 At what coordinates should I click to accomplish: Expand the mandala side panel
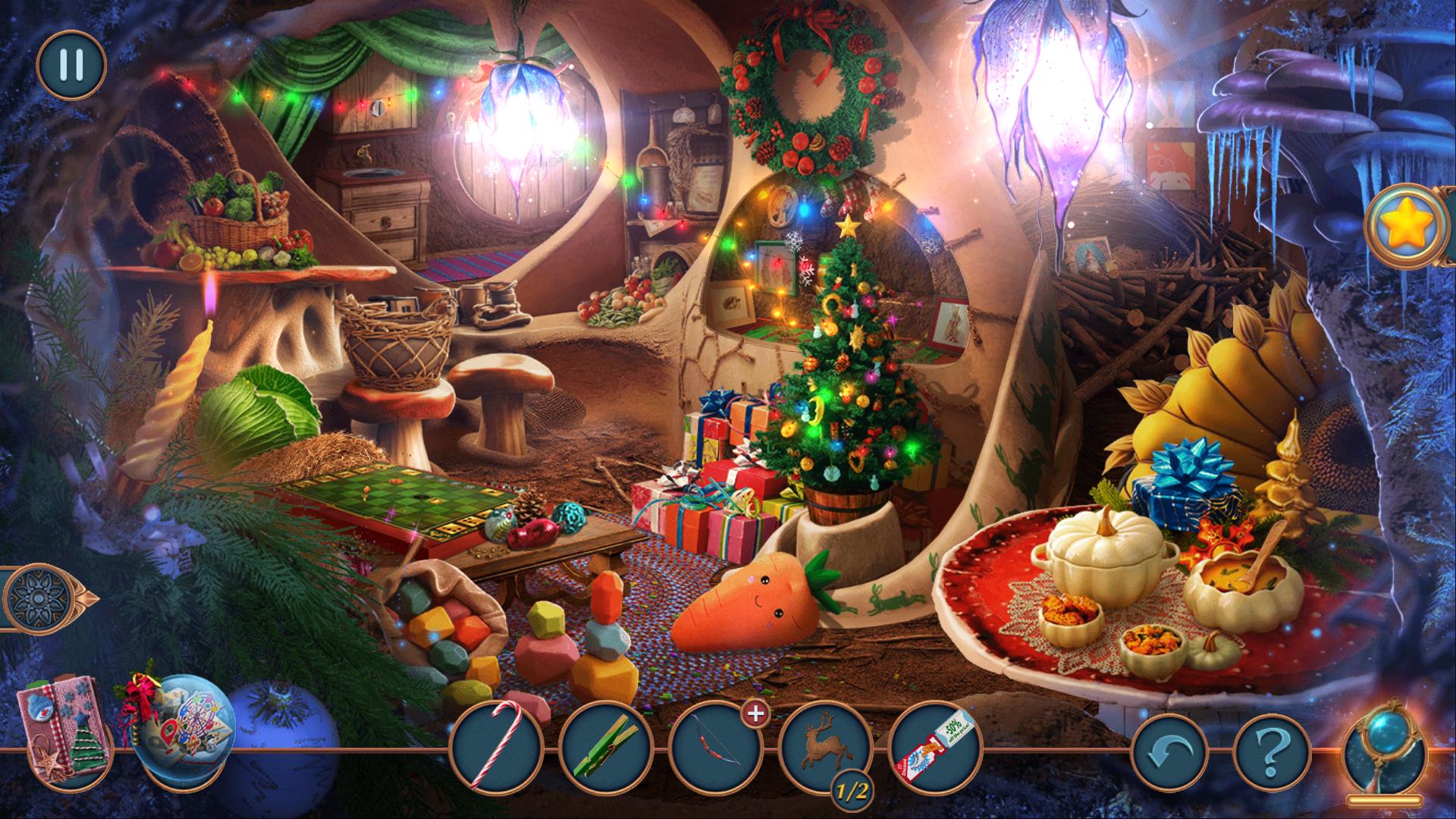click(44, 598)
